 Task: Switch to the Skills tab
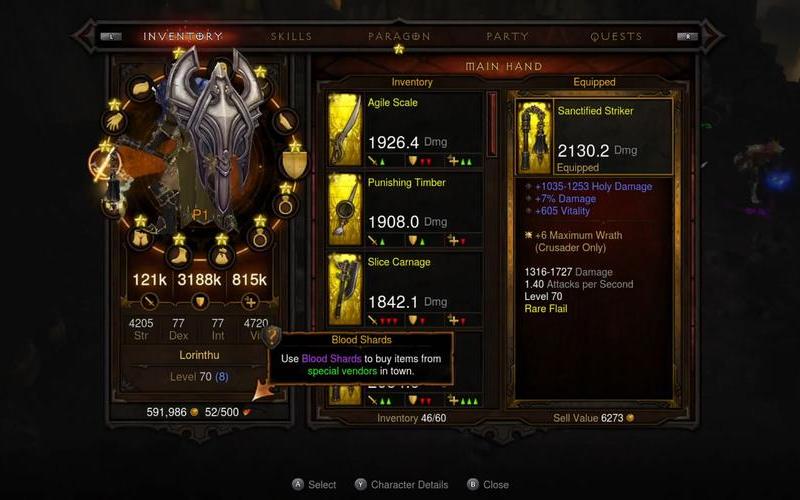[x=291, y=37]
